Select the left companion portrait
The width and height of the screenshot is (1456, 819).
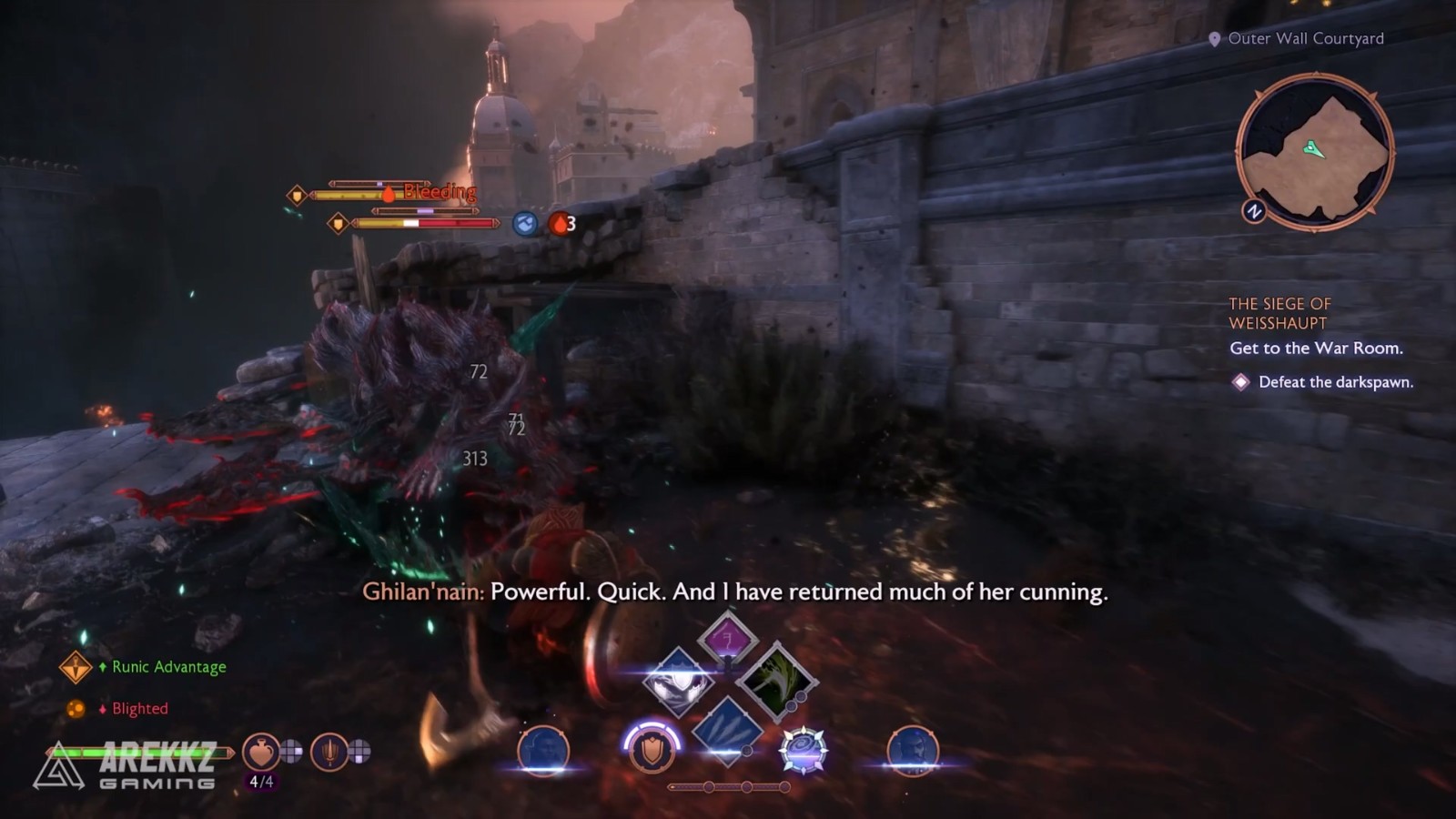[x=543, y=751]
